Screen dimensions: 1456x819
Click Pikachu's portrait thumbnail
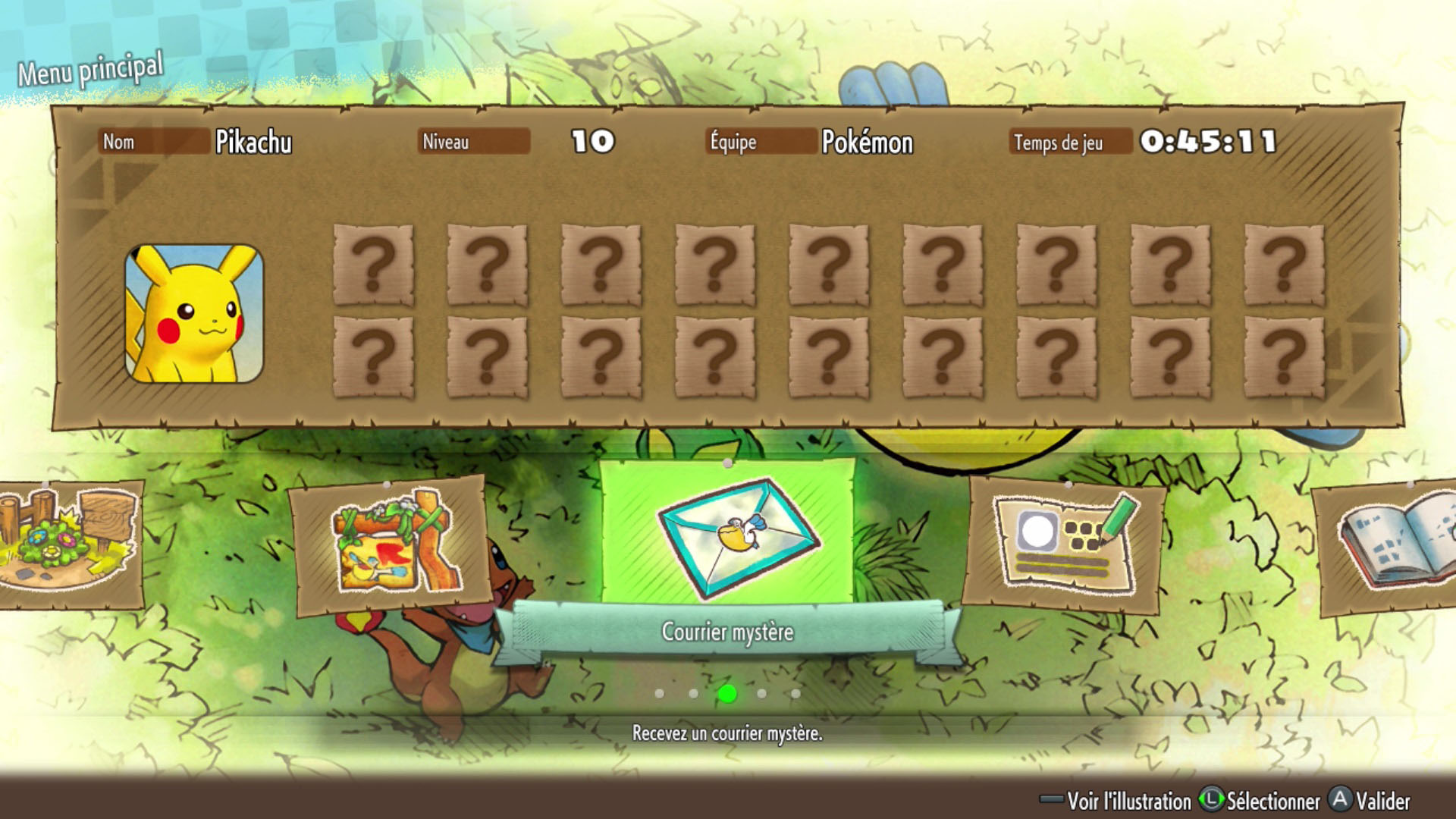coord(194,312)
